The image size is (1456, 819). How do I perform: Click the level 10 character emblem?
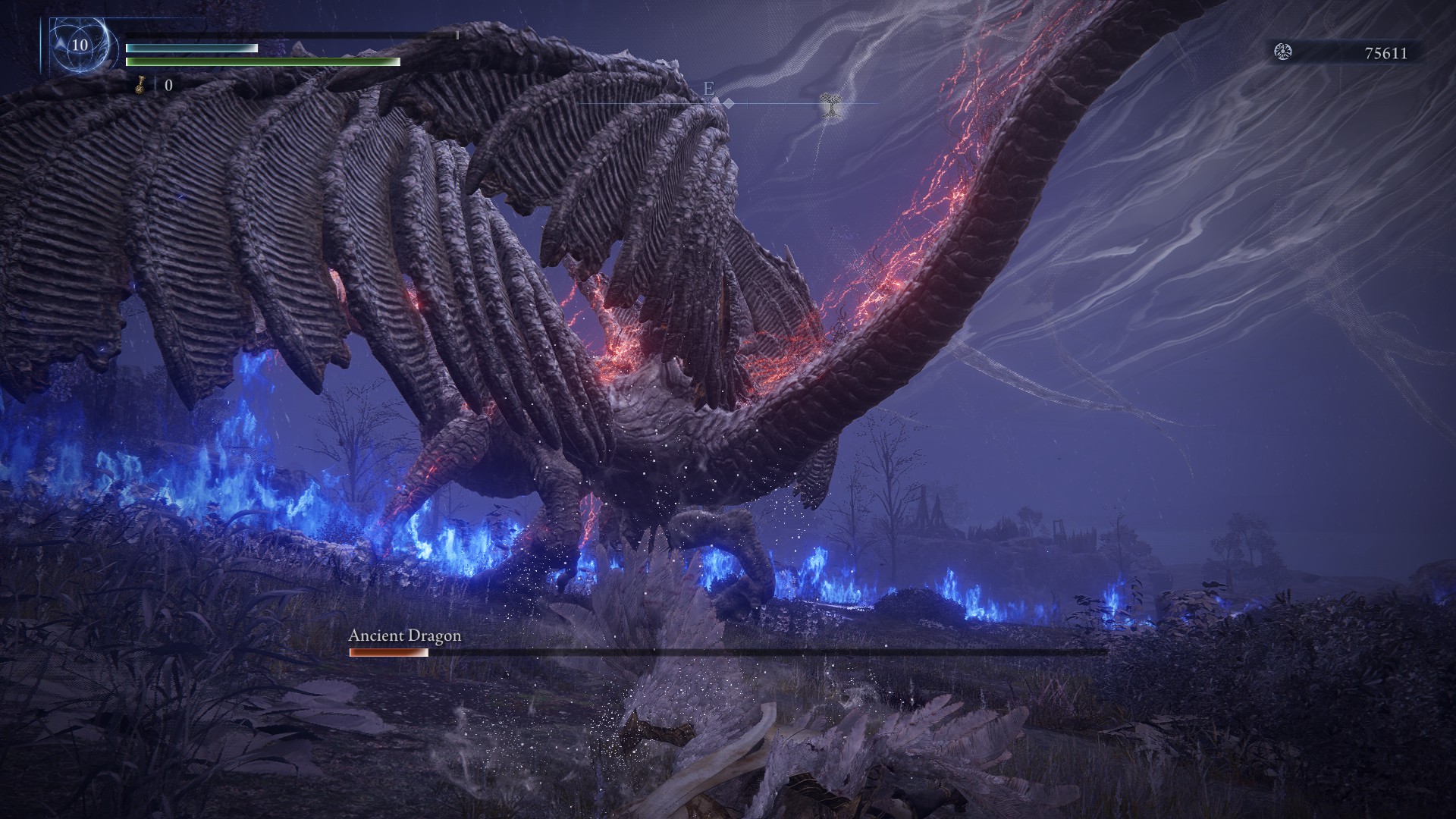click(80, 45)
